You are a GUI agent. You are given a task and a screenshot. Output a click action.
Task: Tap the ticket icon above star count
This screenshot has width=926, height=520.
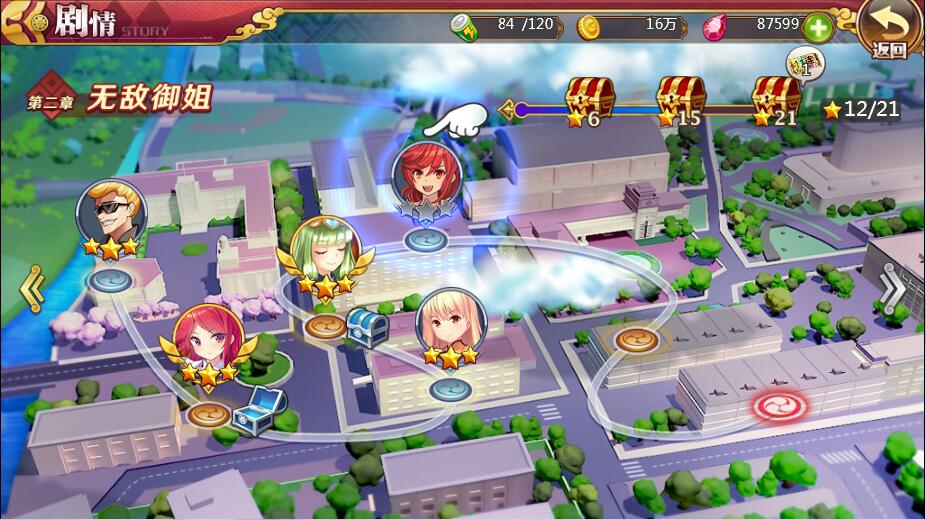pyautogui.click(x=803, y=64)
